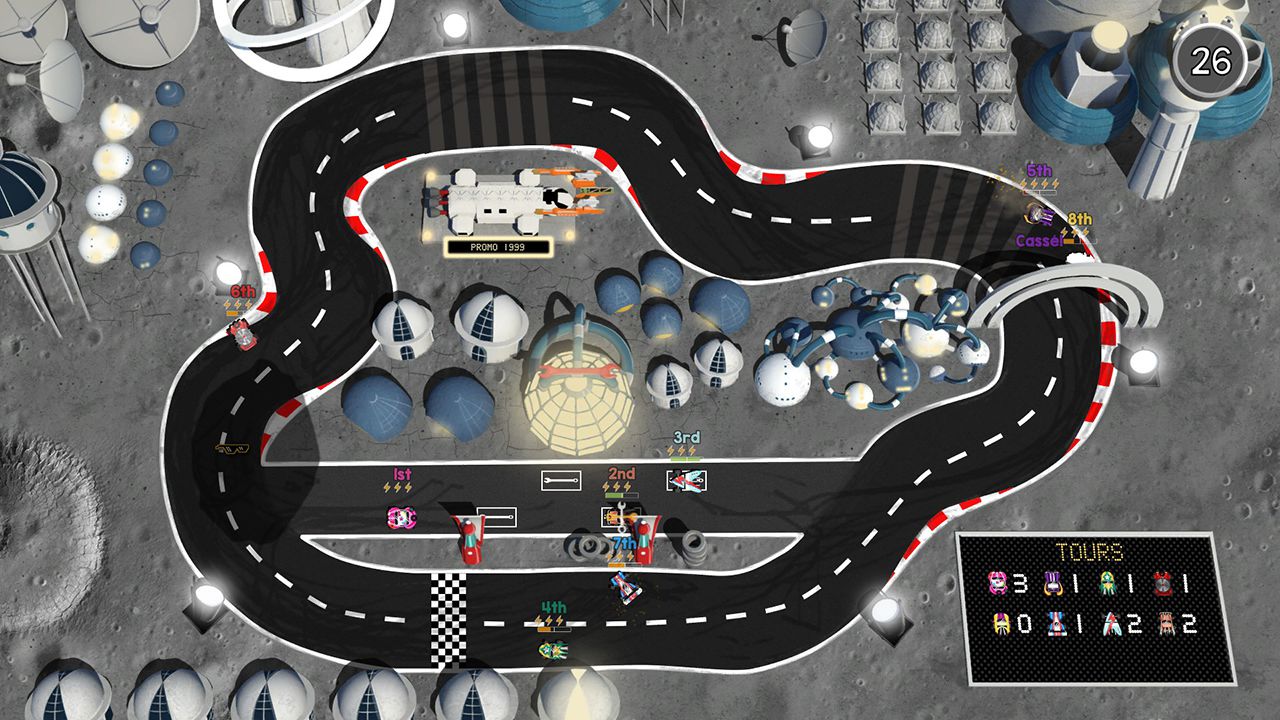1280x720 pixels.
Task: Click the purple car icon on the scoreboard
Action: point(1052,582)
